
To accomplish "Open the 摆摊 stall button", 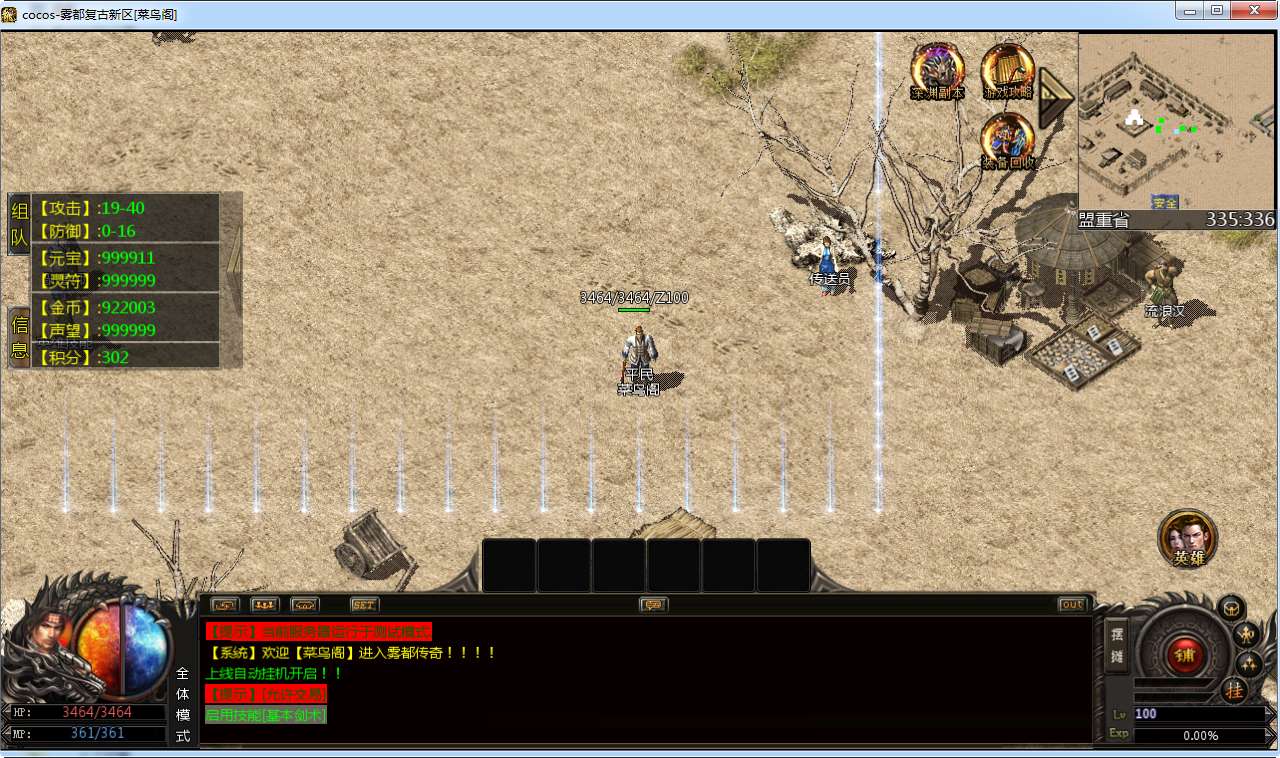I will click(x=1117, y=646).
